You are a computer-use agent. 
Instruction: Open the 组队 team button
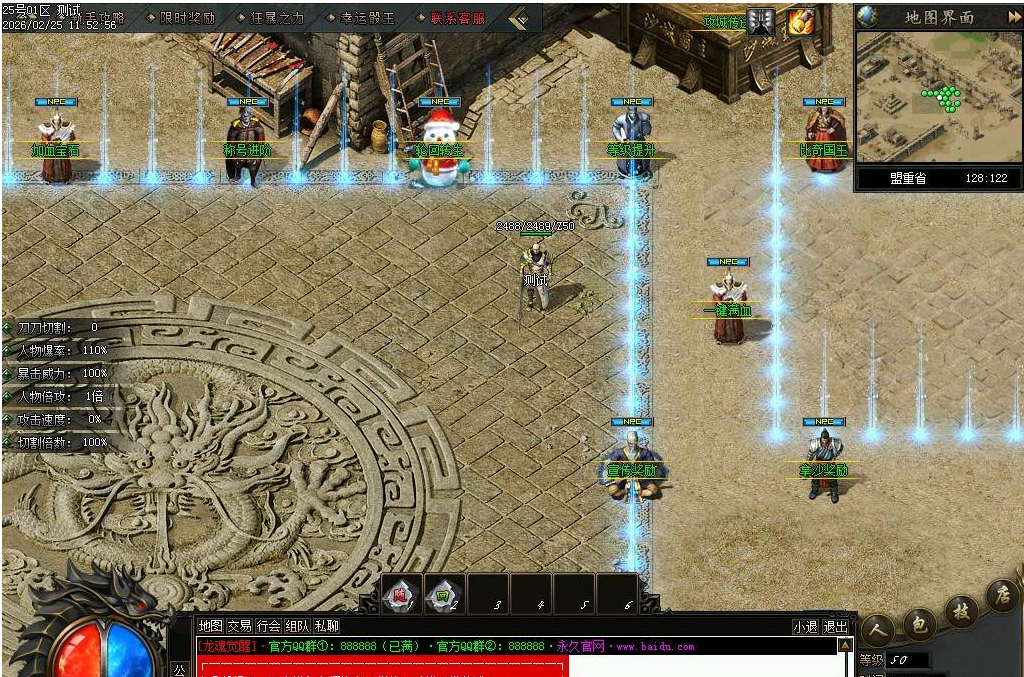(297, 626)
